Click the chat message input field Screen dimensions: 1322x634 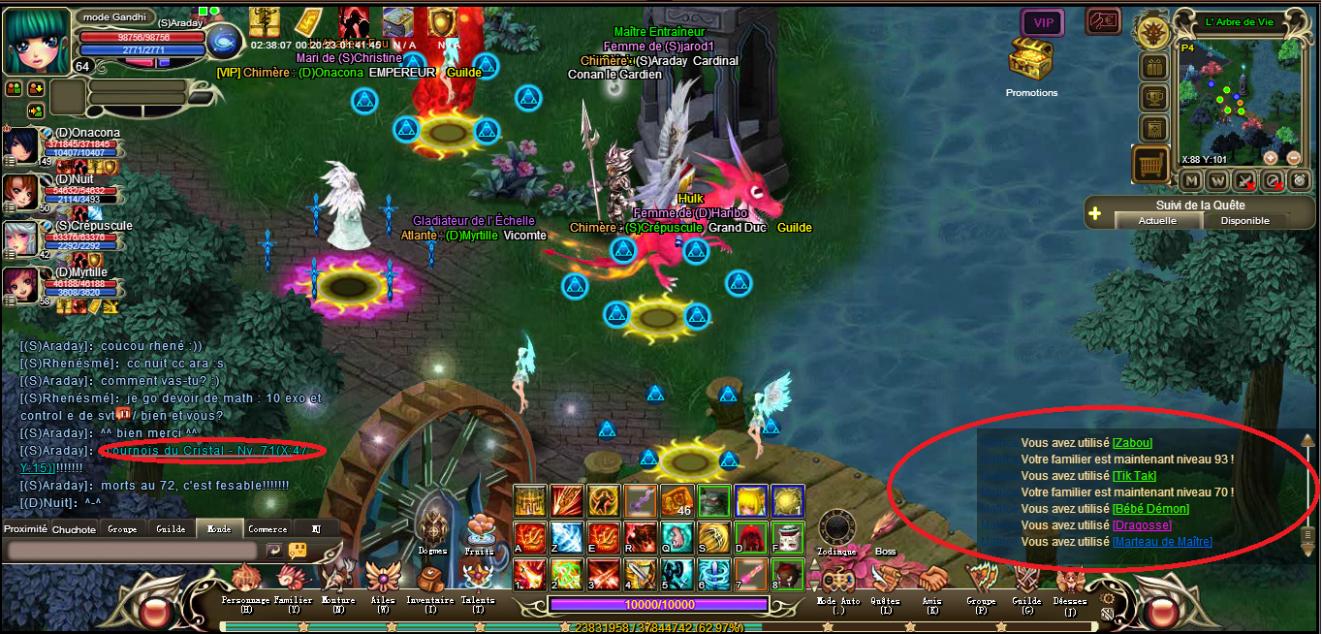click(x=132, y=550)
